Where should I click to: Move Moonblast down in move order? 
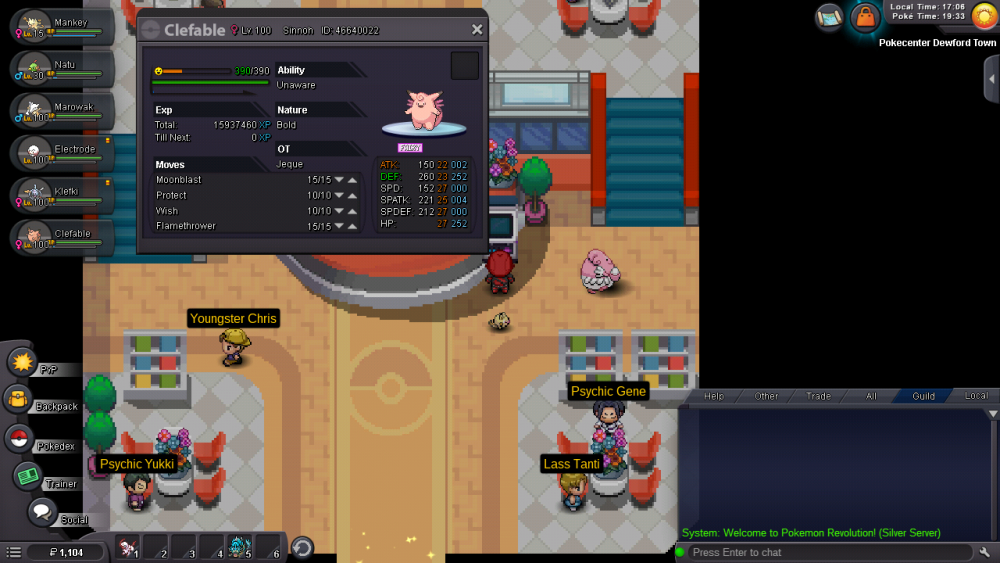339,180
